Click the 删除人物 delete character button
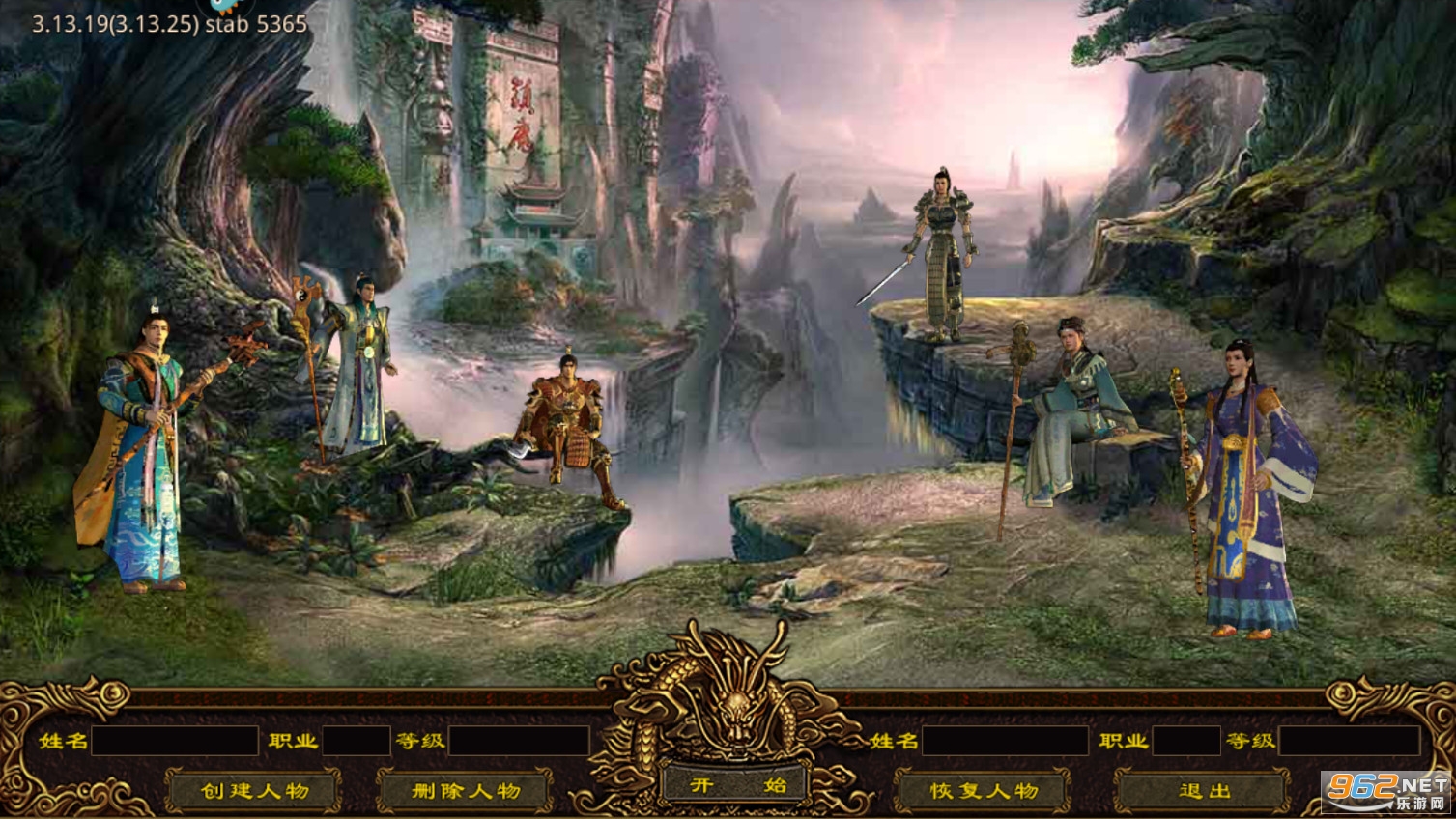 pos(465,788)
